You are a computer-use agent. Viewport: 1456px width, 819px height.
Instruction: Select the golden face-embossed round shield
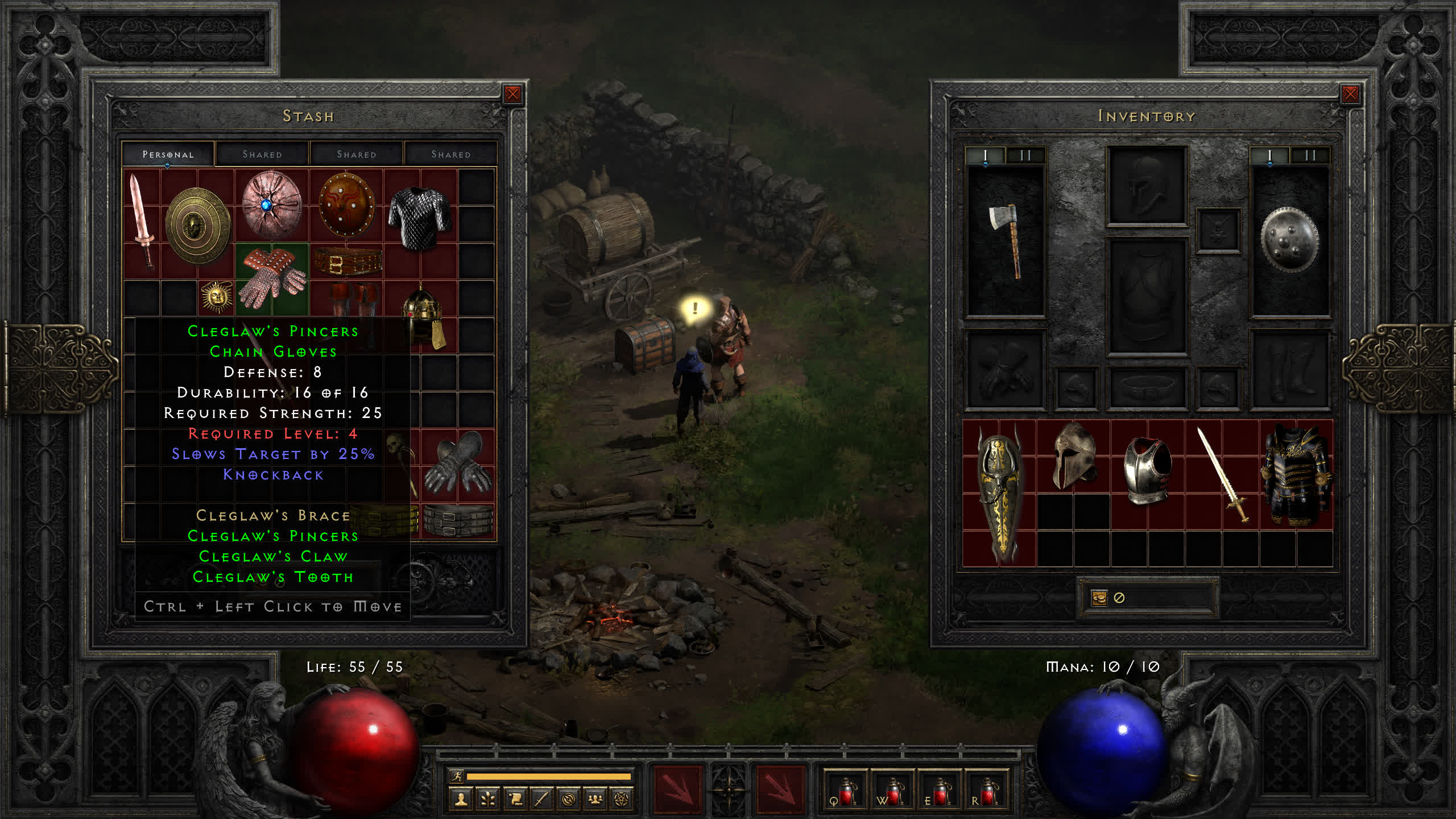[x=198, y=226]
